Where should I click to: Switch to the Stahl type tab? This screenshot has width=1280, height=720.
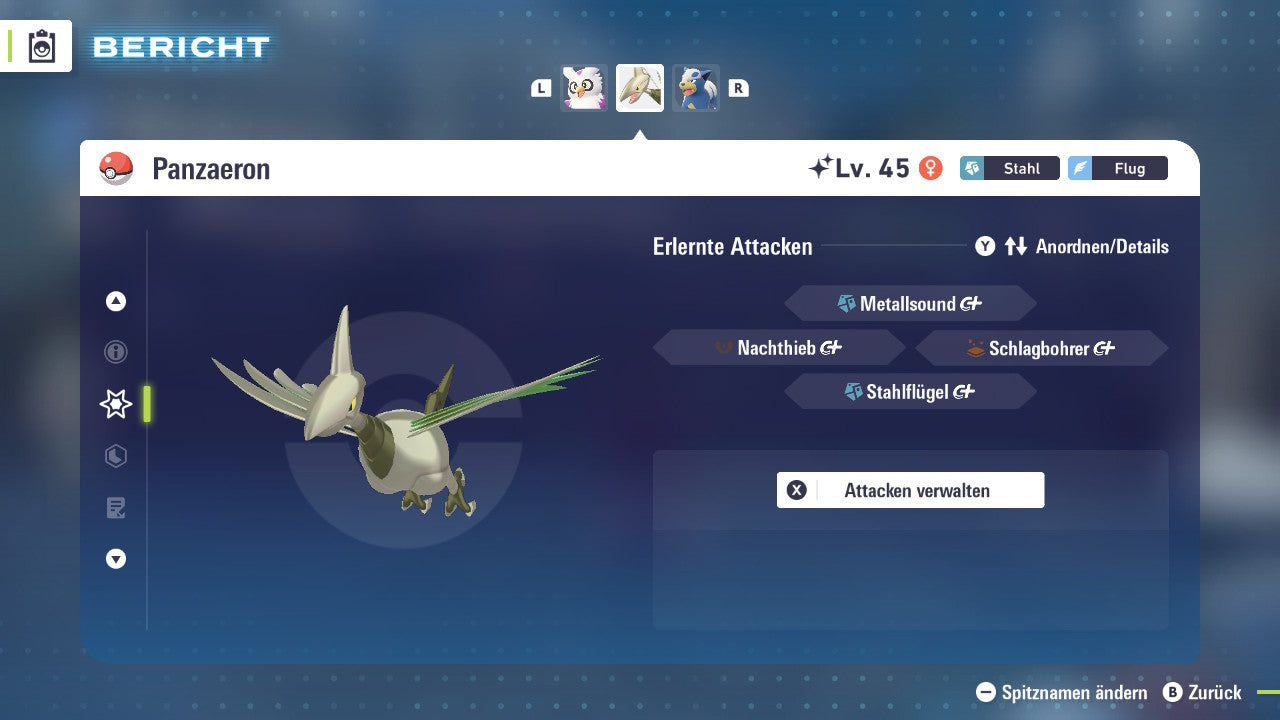pos(1010,168)
